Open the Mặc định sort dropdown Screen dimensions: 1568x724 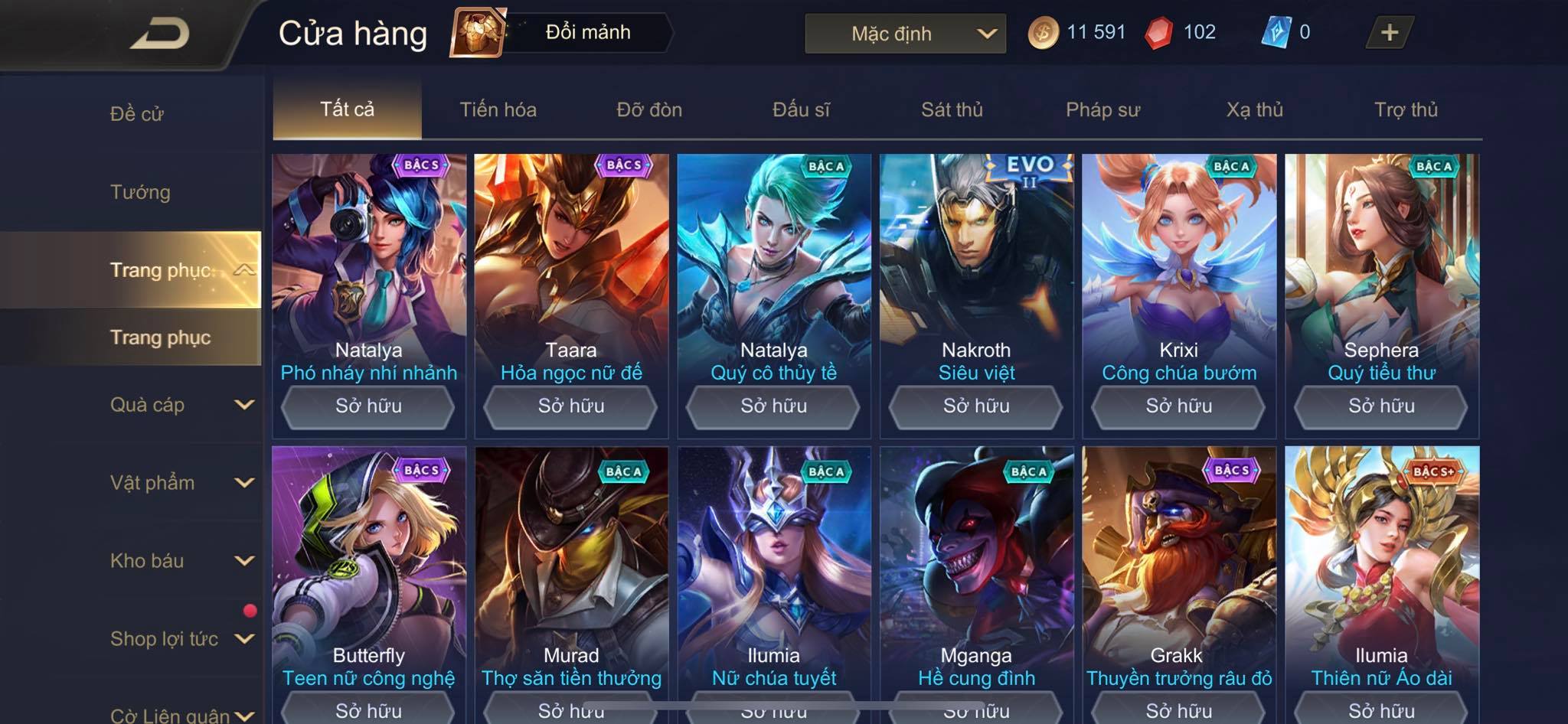coord(905,34)
